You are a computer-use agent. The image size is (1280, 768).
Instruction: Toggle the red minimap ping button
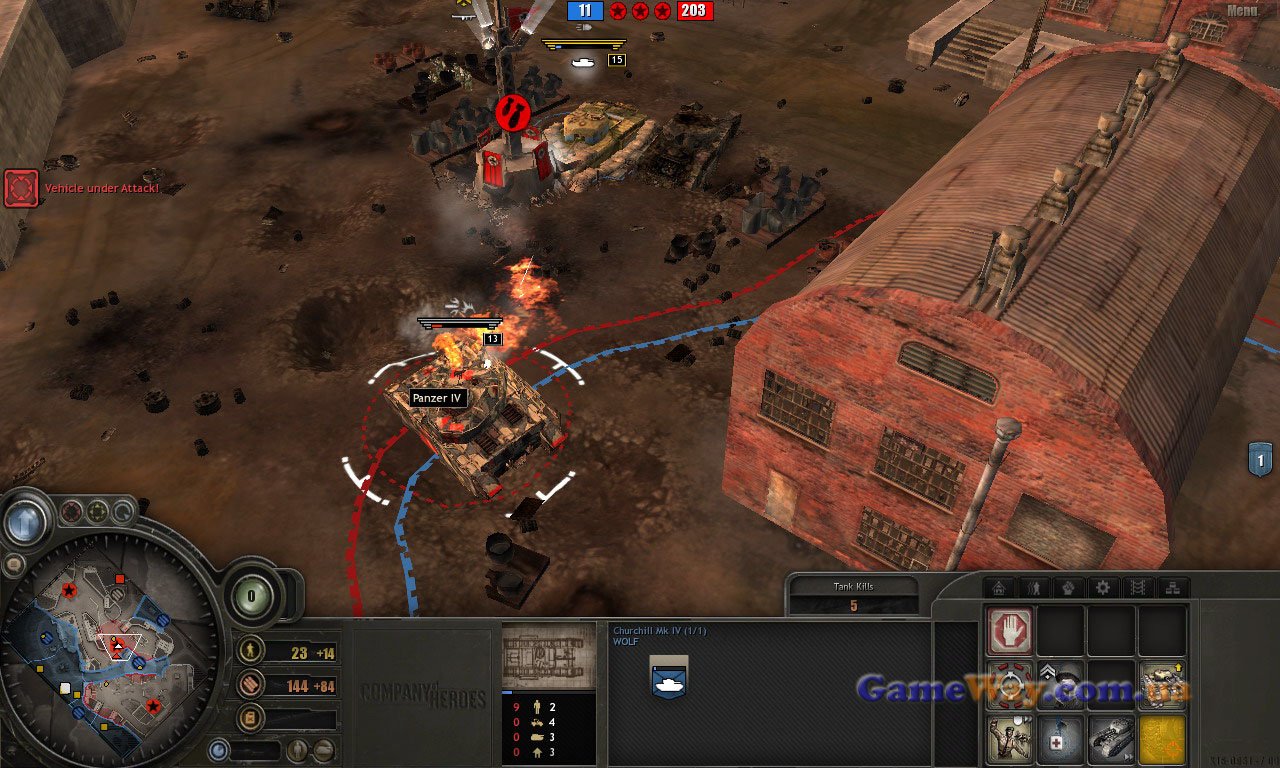[x=72, y=512]
